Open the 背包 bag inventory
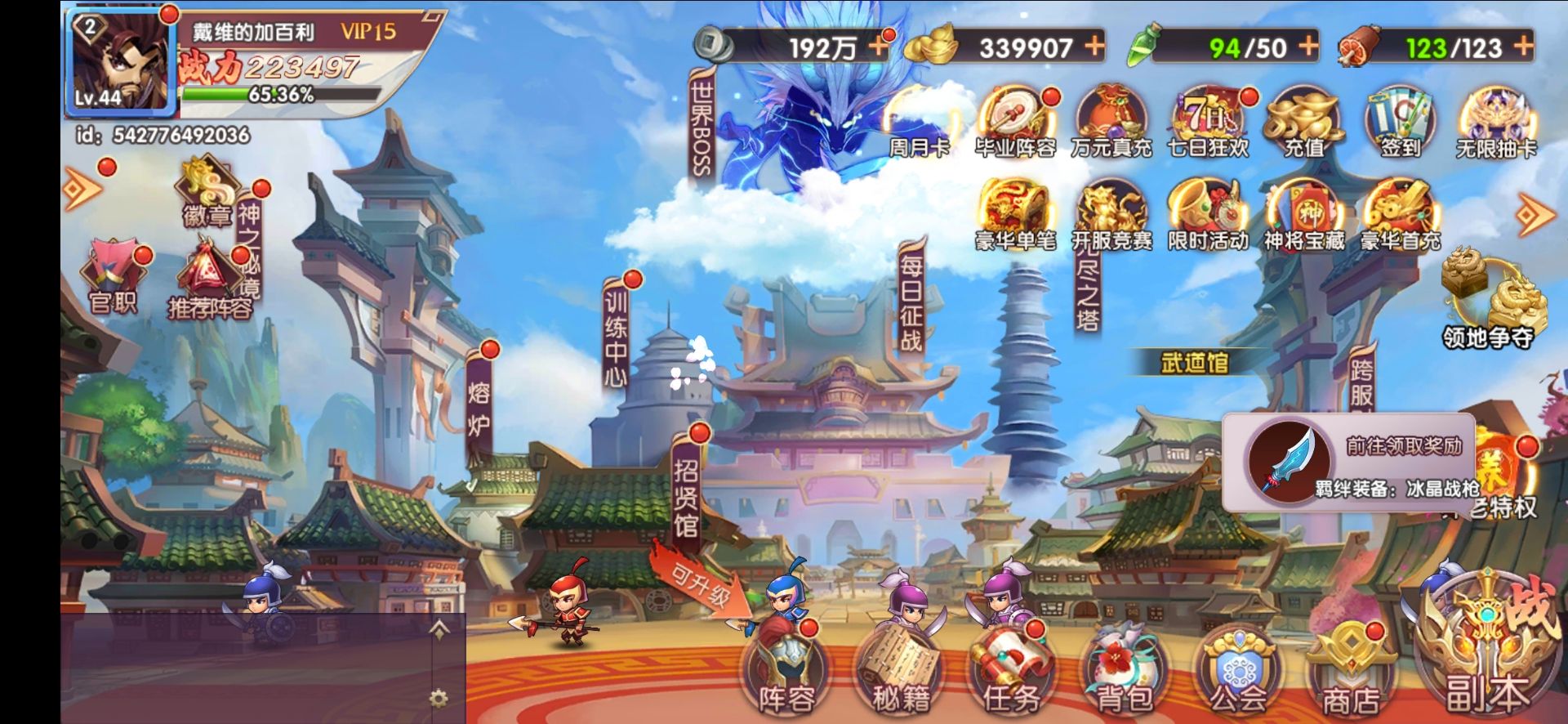 tap(1125, 674)
